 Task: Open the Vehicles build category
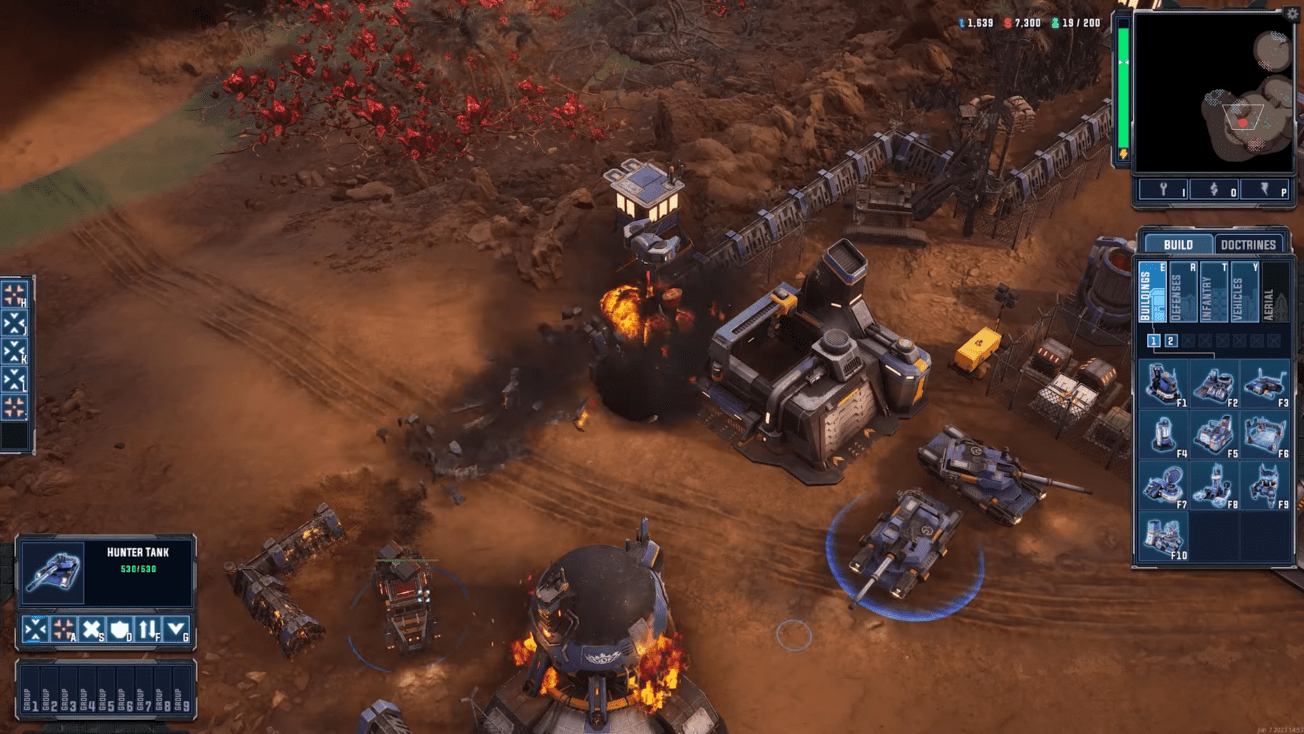point(1245,292)
